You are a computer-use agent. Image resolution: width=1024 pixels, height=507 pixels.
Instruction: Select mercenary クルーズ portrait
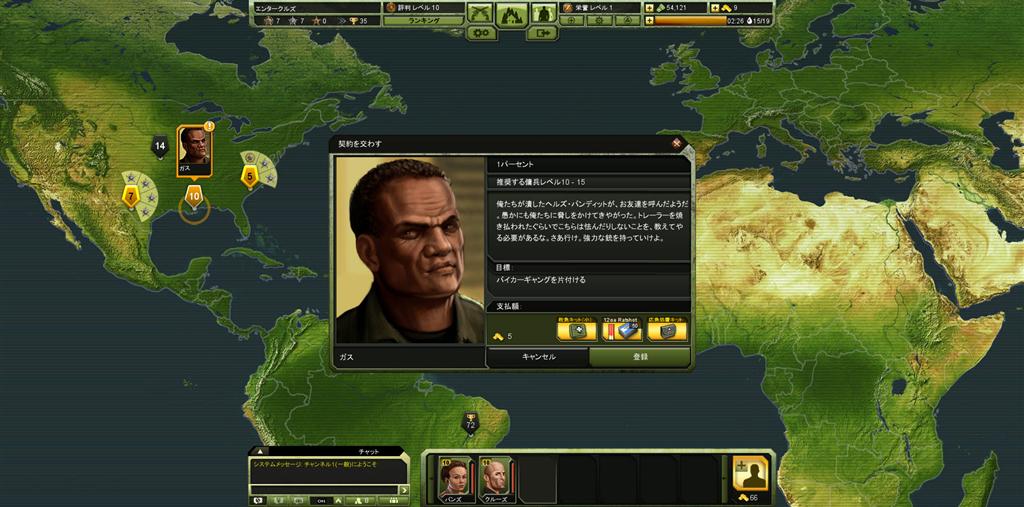tap(494, 477)
